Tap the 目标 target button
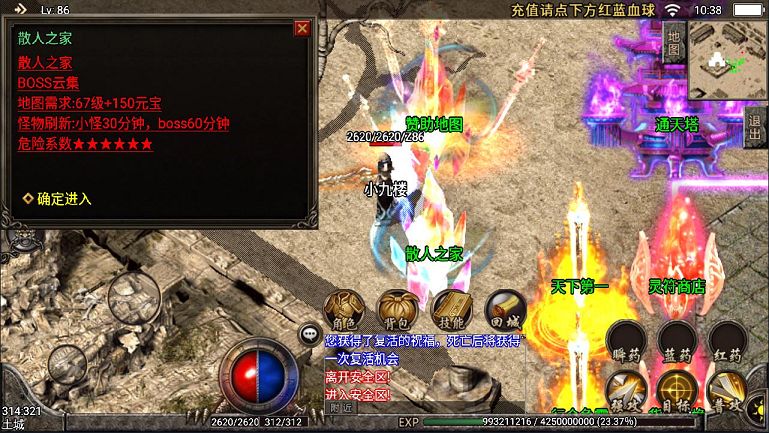This screenshot has width=769, height=433. (677, 392)
